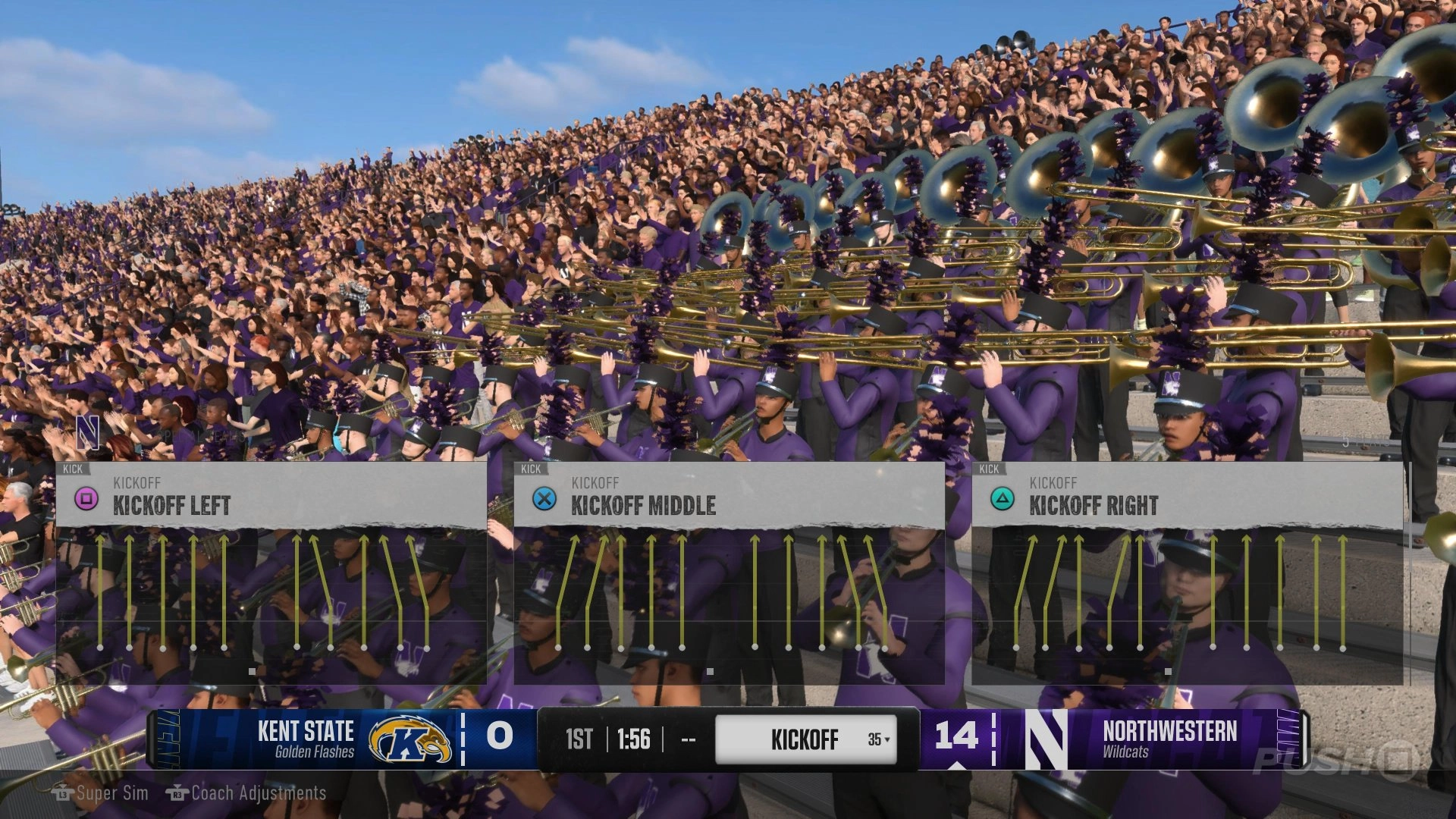This screenshot has width=1456, height=819.
Task: Select the KICK tab on Kickoff Right card
Action: click(988, 469)
